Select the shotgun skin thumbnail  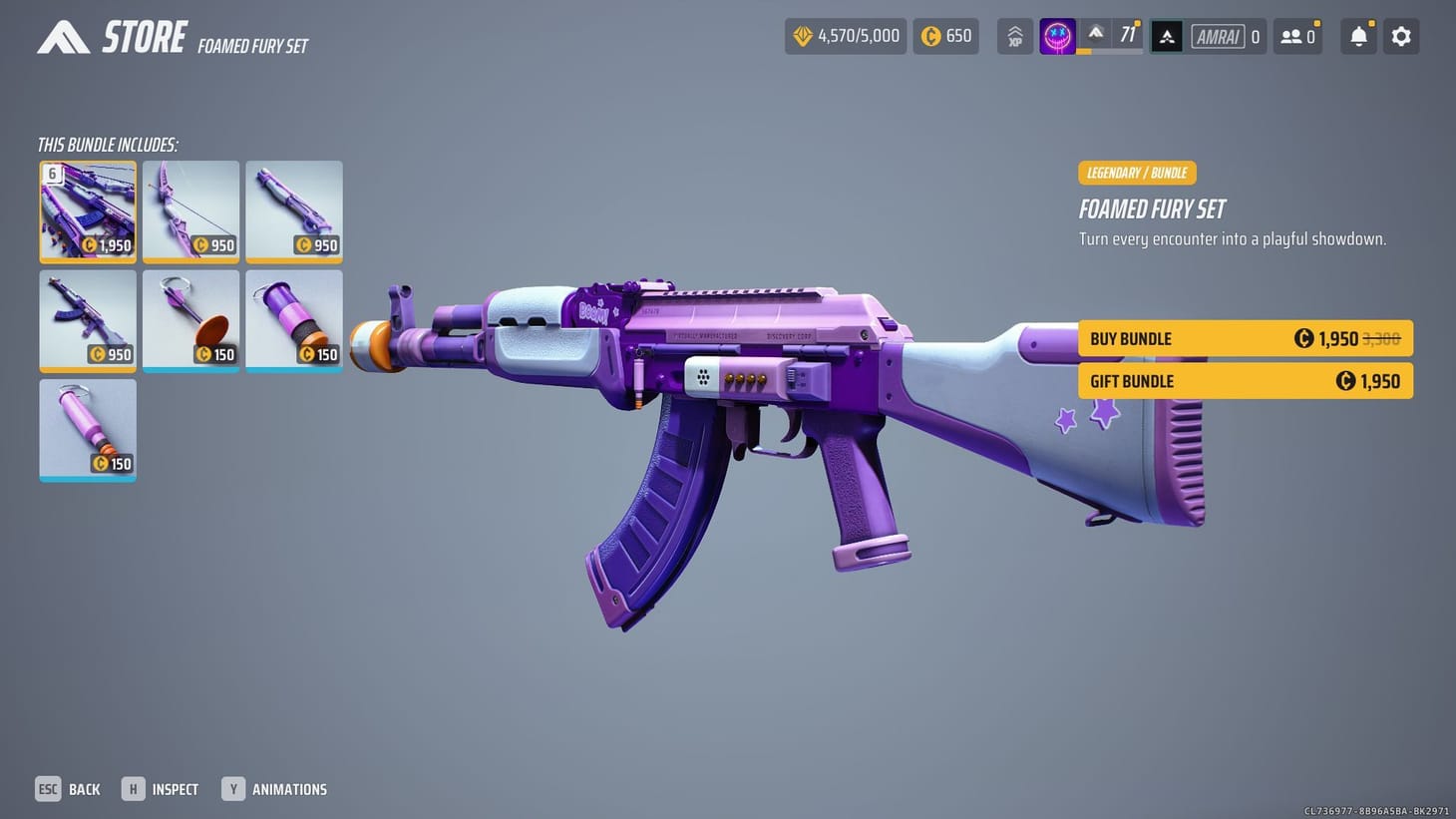click(294, 210)
